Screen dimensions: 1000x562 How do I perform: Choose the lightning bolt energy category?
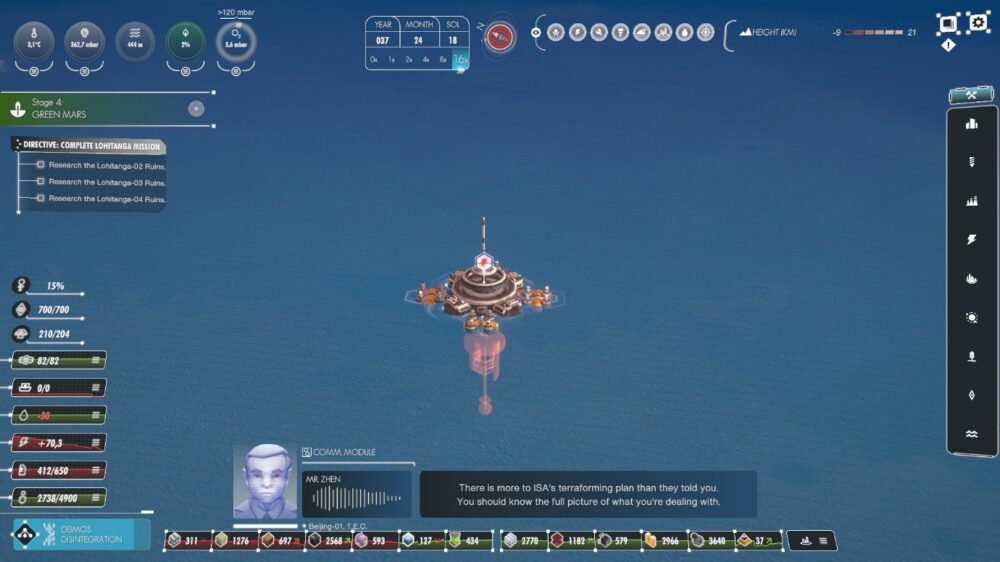click(x=971, y=240)
